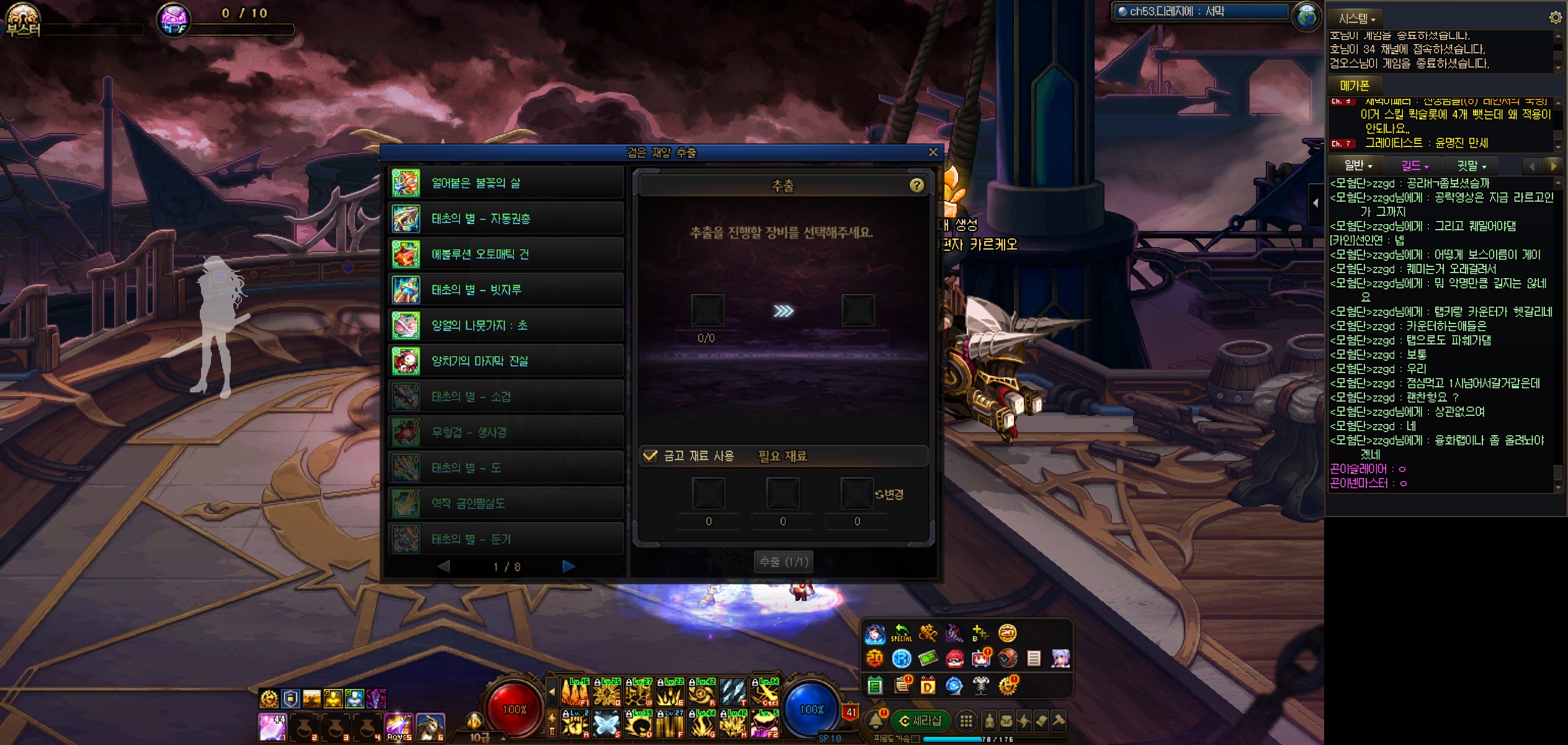Image resolution: width=1568 pixels, height=745 pixels.
Task: Collapse the chat panel with arrow
Action: coord(1315,203)
